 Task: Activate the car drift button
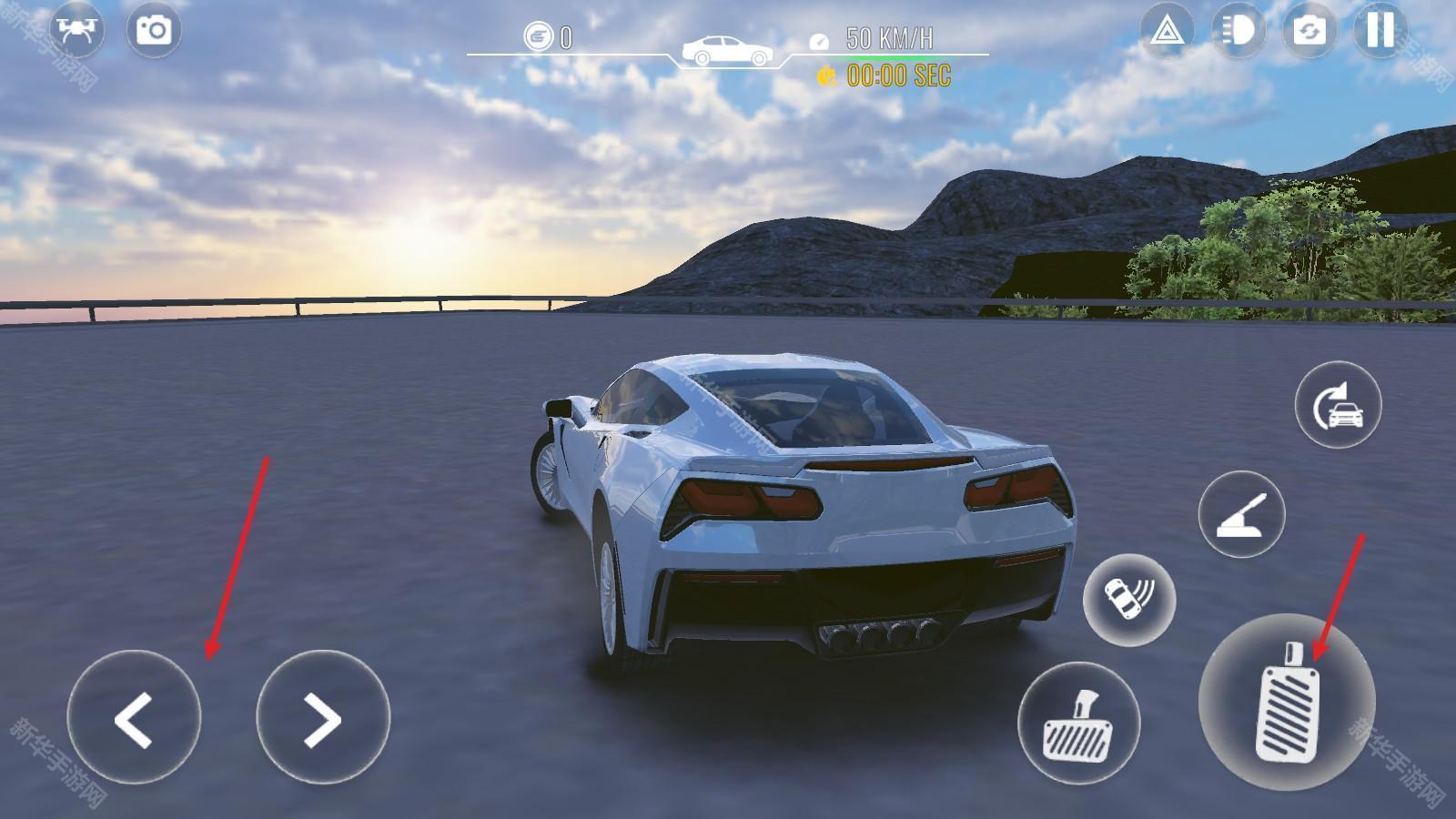[1129, 600]
